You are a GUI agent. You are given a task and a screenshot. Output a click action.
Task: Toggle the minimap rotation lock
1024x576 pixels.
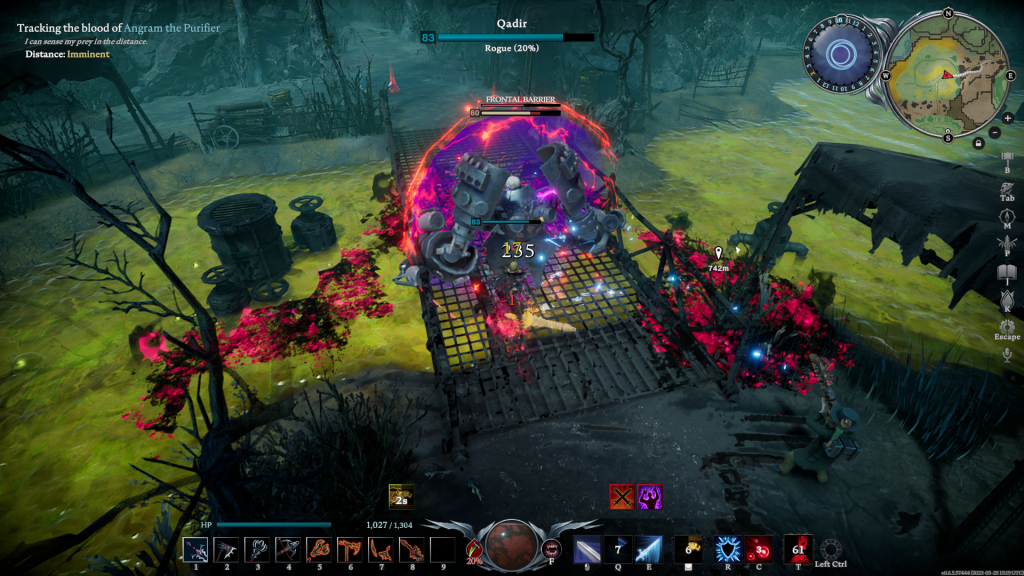click(978, 143)
